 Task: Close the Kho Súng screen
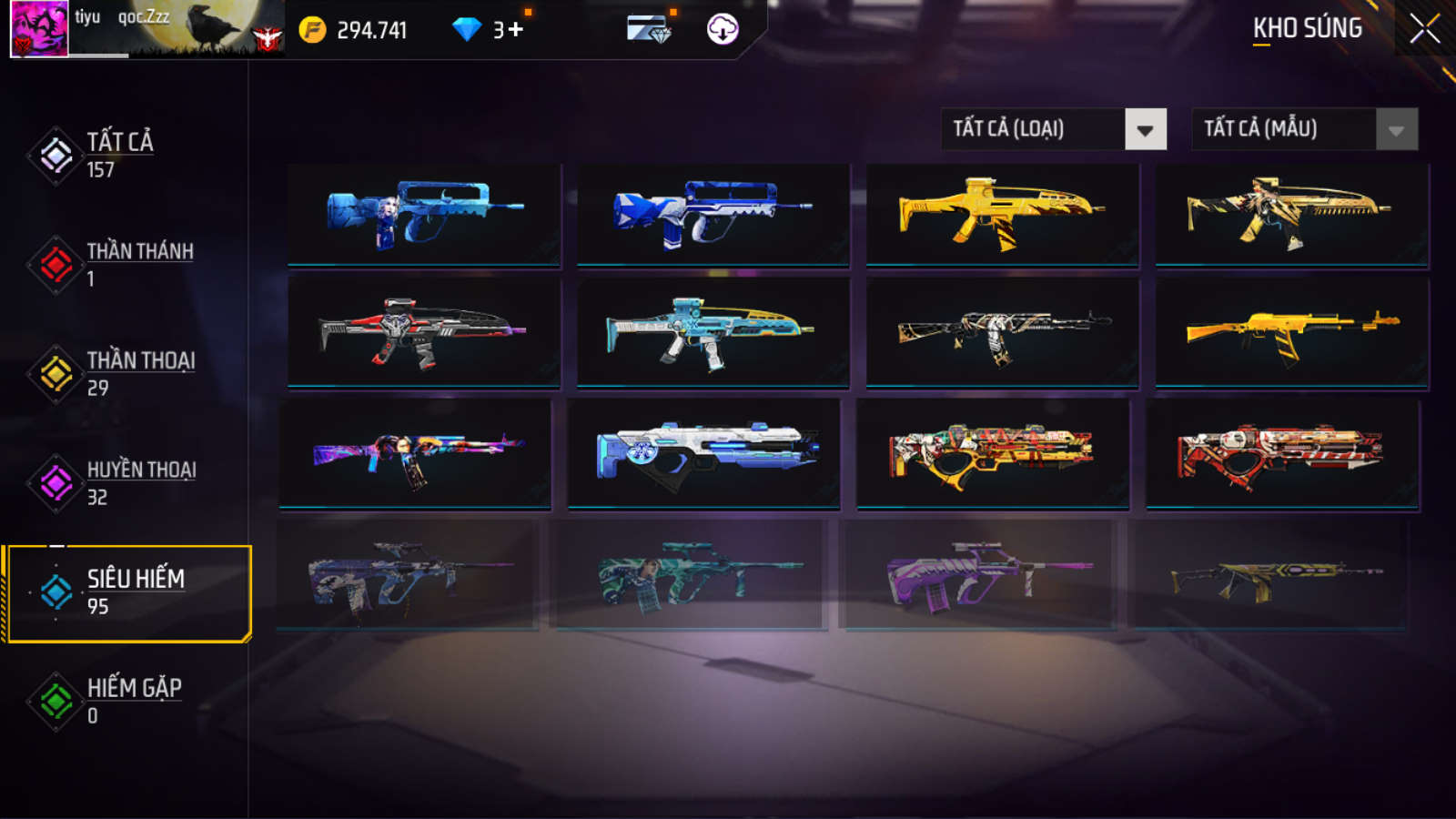[1424, 29]
